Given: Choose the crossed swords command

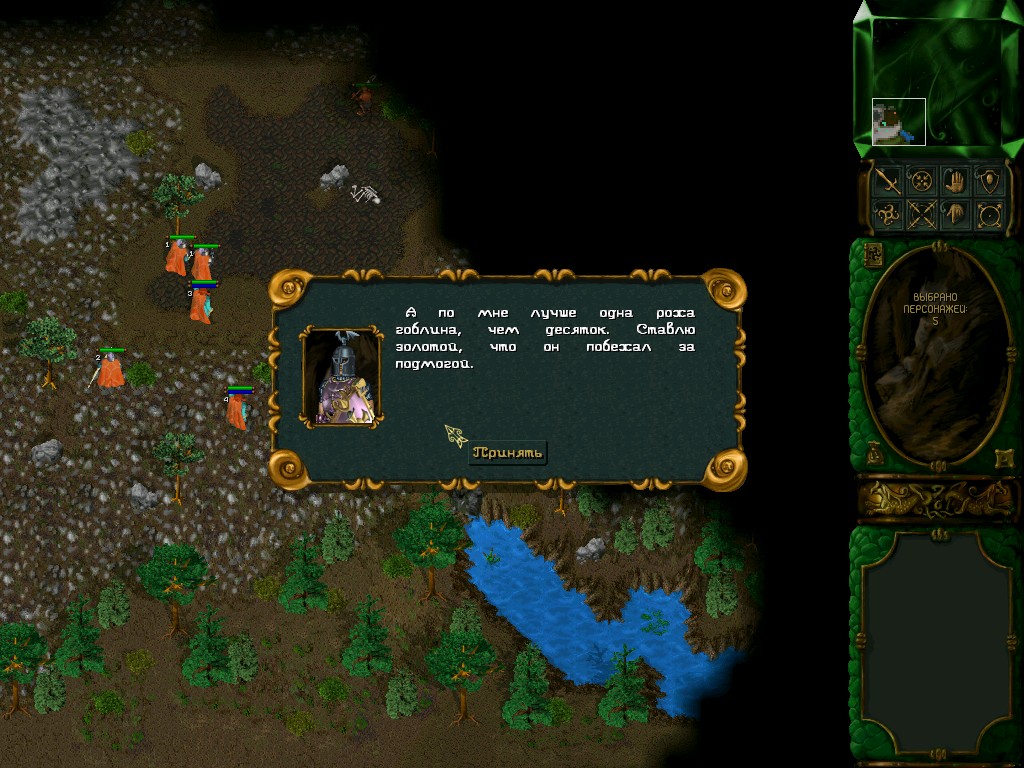Looking at the screenshot, I should [922, 214].
